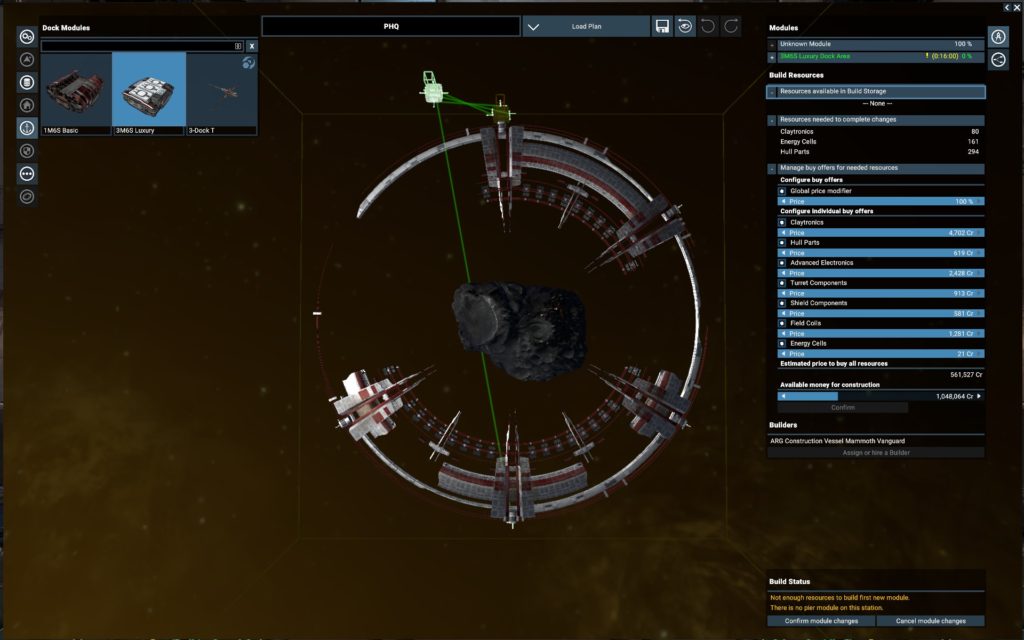The height and width of the screenshot is (640, 1024).
Task: Collapse Manage buy offers for needed resources
Action: (x=772, y=168)
